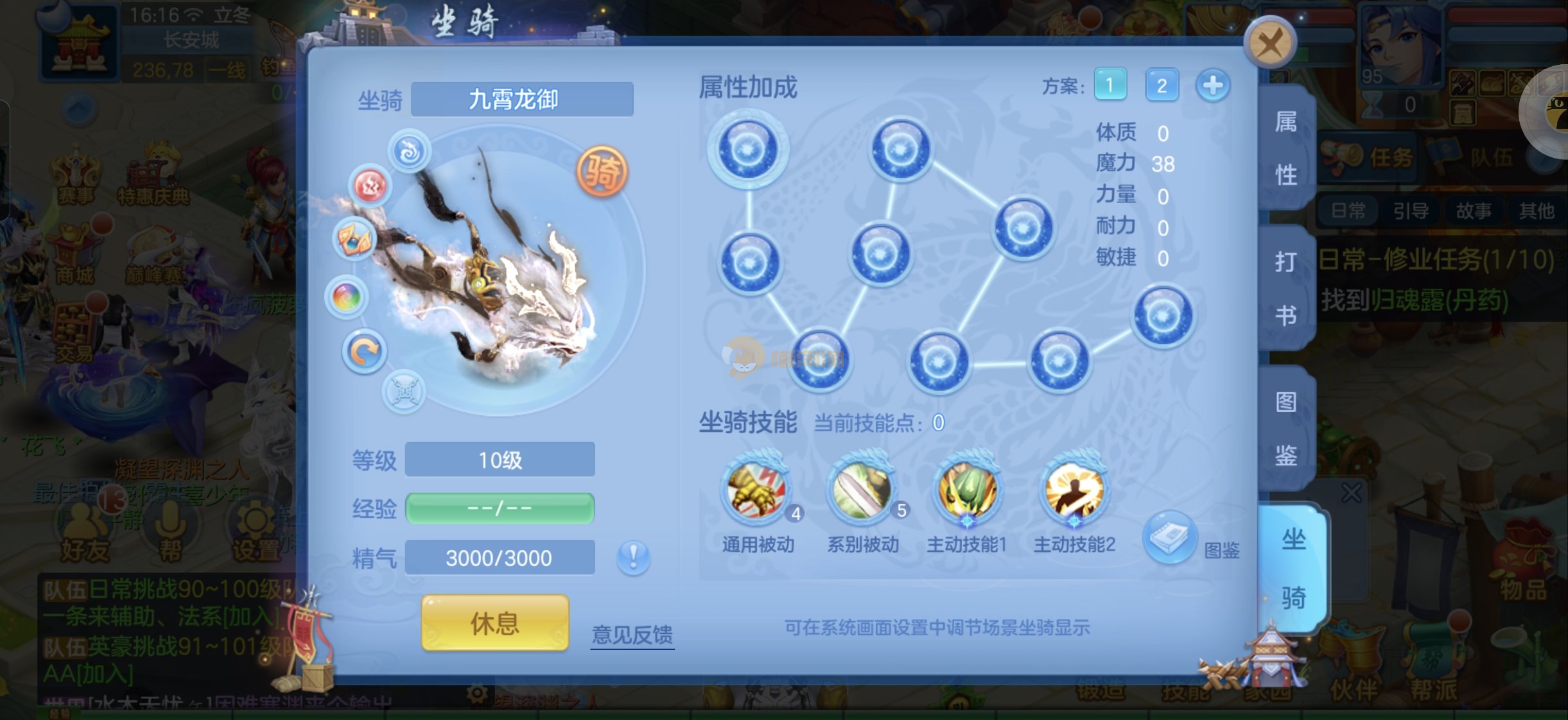
Task: Open the 图鉴 side tab
Action: 1286,428
